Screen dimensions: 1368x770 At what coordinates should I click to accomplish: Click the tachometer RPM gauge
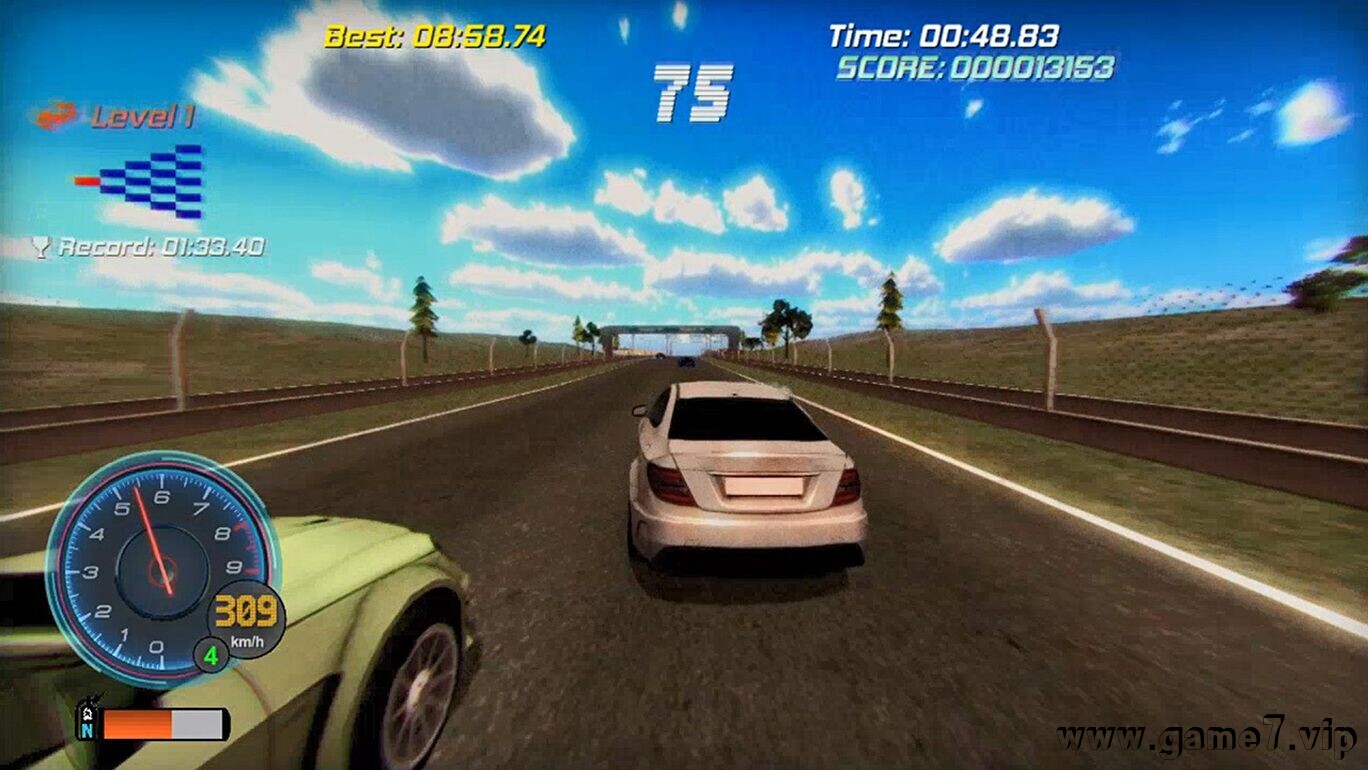tap(158, 567)
